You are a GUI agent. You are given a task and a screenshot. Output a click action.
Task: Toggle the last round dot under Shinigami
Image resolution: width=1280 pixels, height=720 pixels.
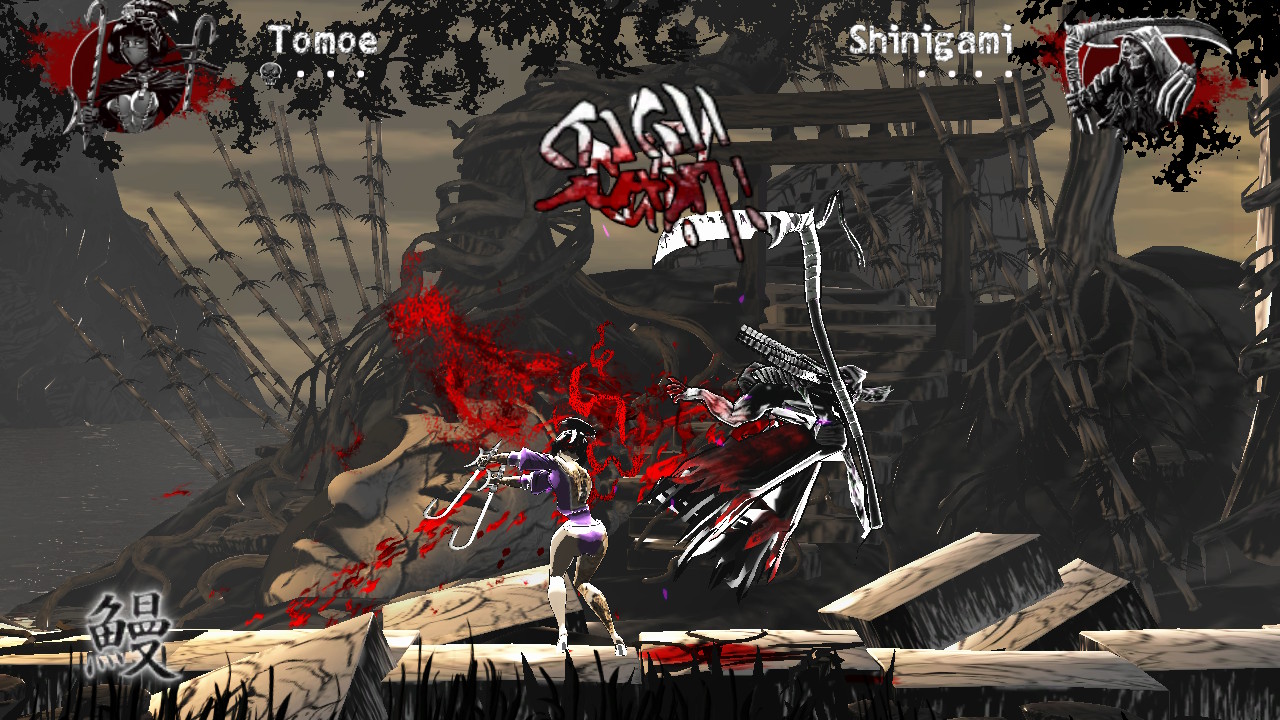pyautogui.click(x=1009, y=73)
